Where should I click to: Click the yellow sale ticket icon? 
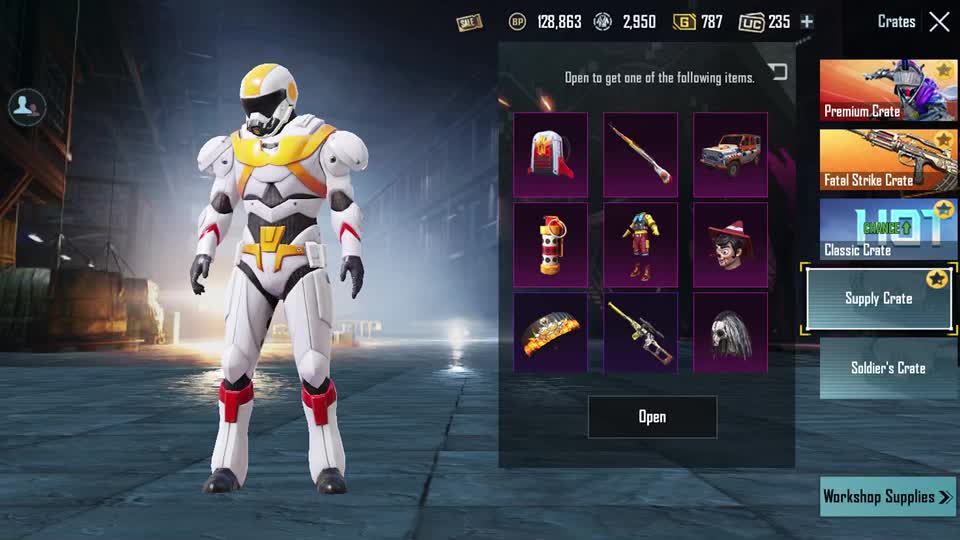coord(469,22)
